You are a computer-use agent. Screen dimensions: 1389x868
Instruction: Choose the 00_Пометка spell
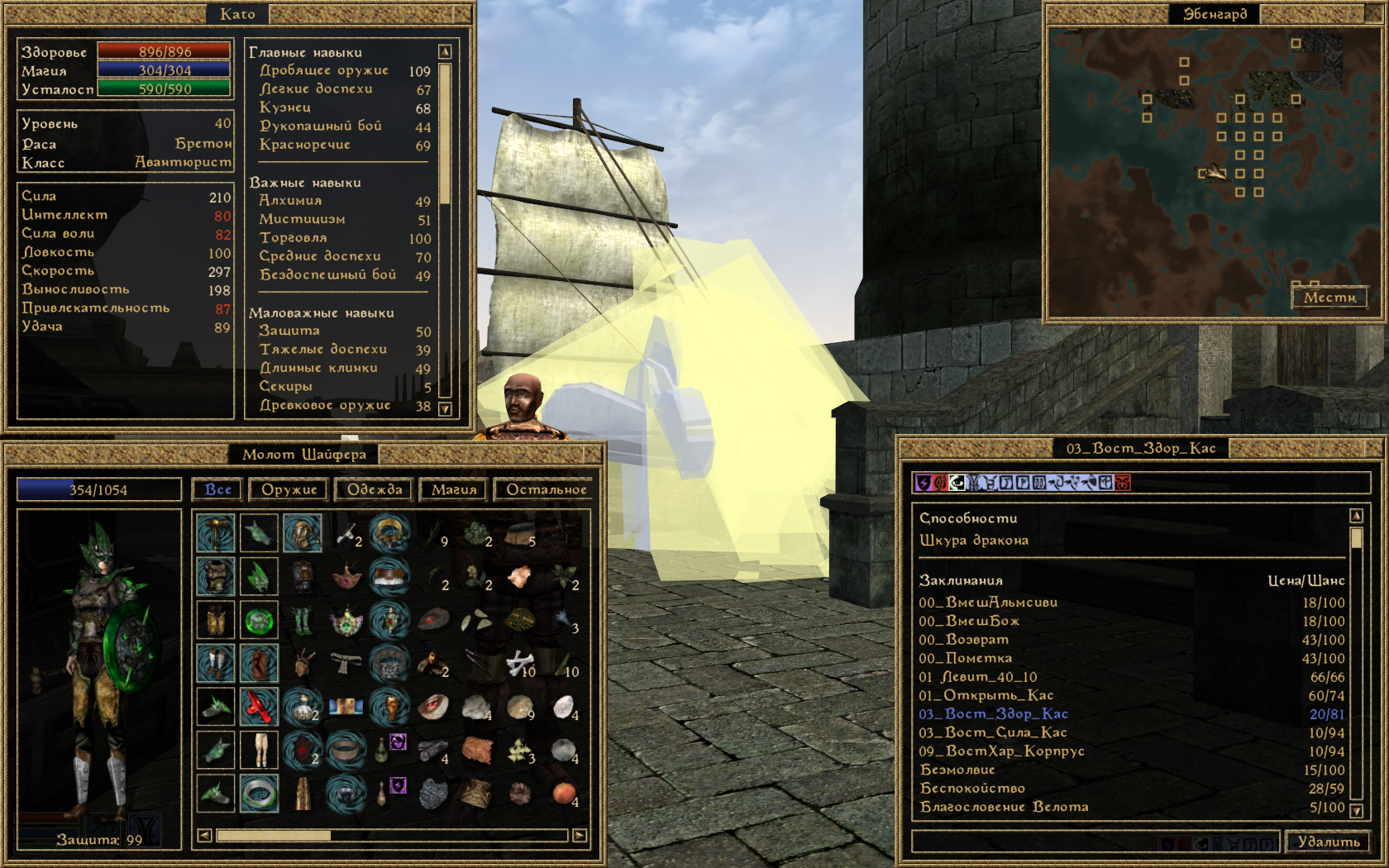[966, 658]
